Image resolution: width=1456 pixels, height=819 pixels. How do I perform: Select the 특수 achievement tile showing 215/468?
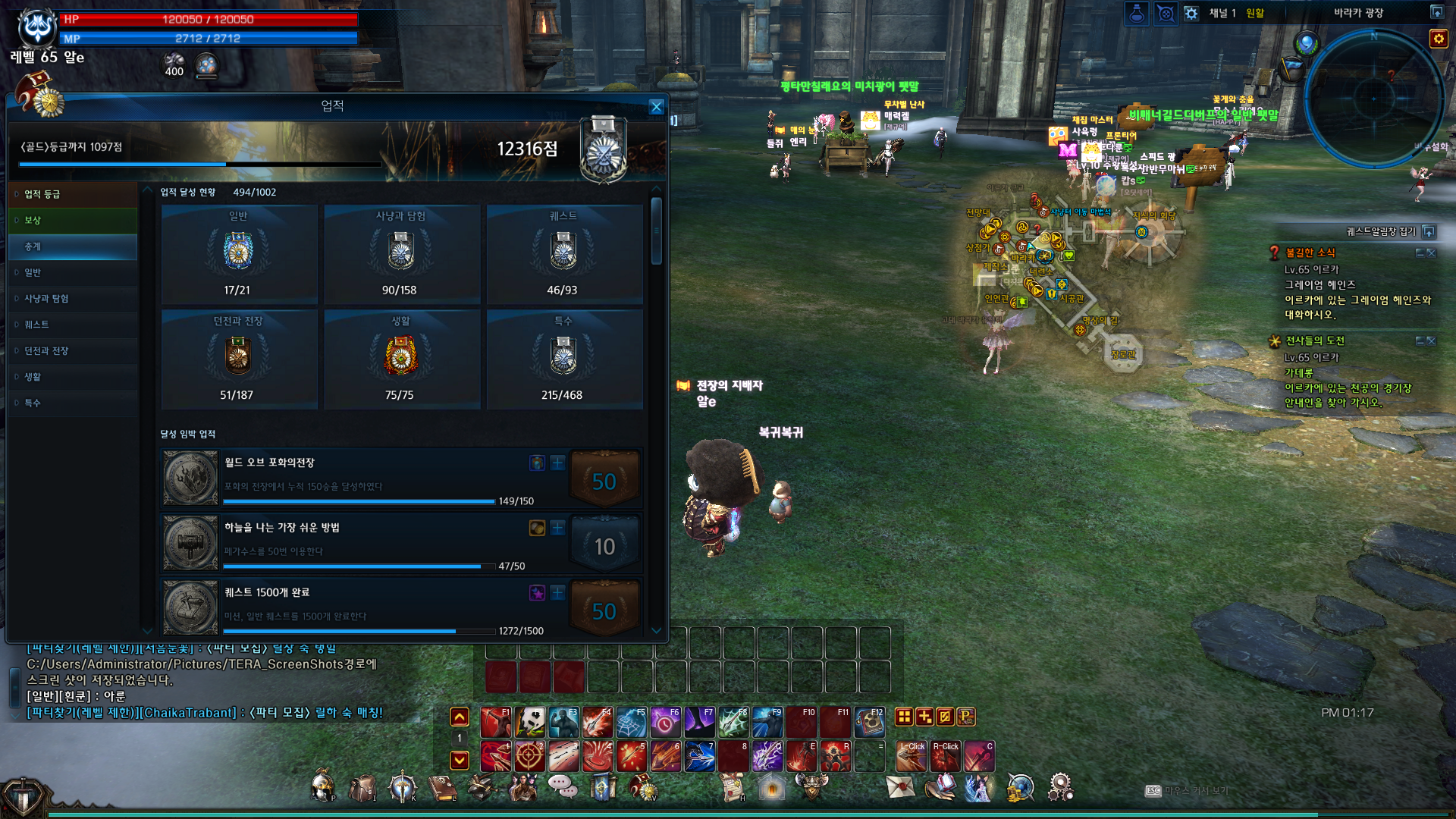(x=563, y=359)
